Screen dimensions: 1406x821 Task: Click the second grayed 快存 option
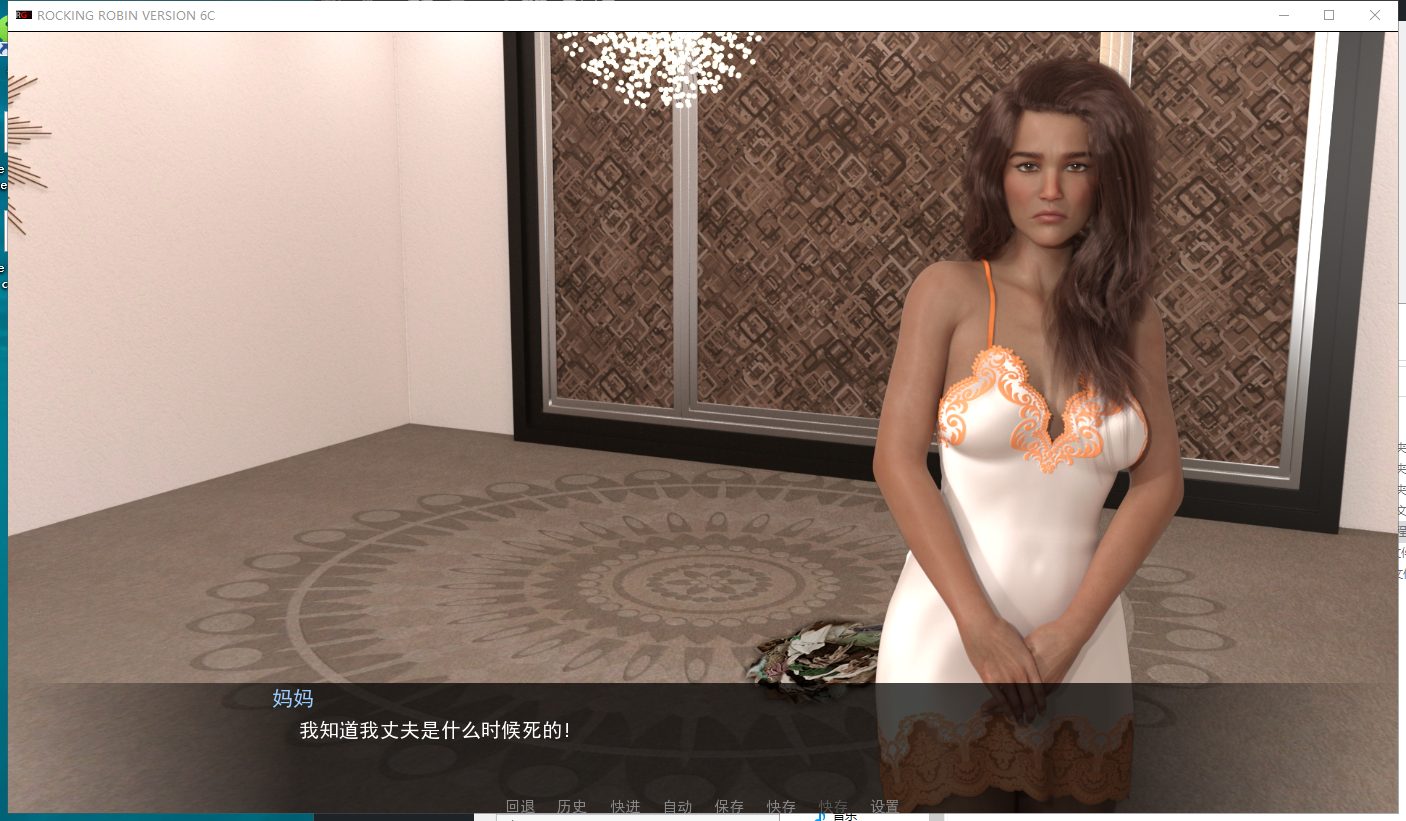(x=834, y=806)
